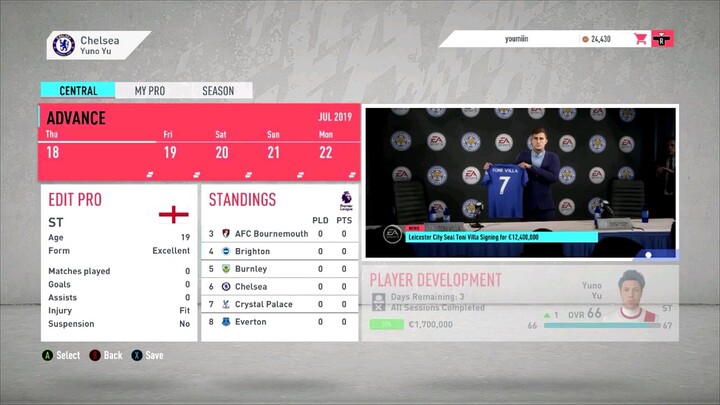Switch to the Central tab
This screenshot has height=405, width=720.
(78, 91)
